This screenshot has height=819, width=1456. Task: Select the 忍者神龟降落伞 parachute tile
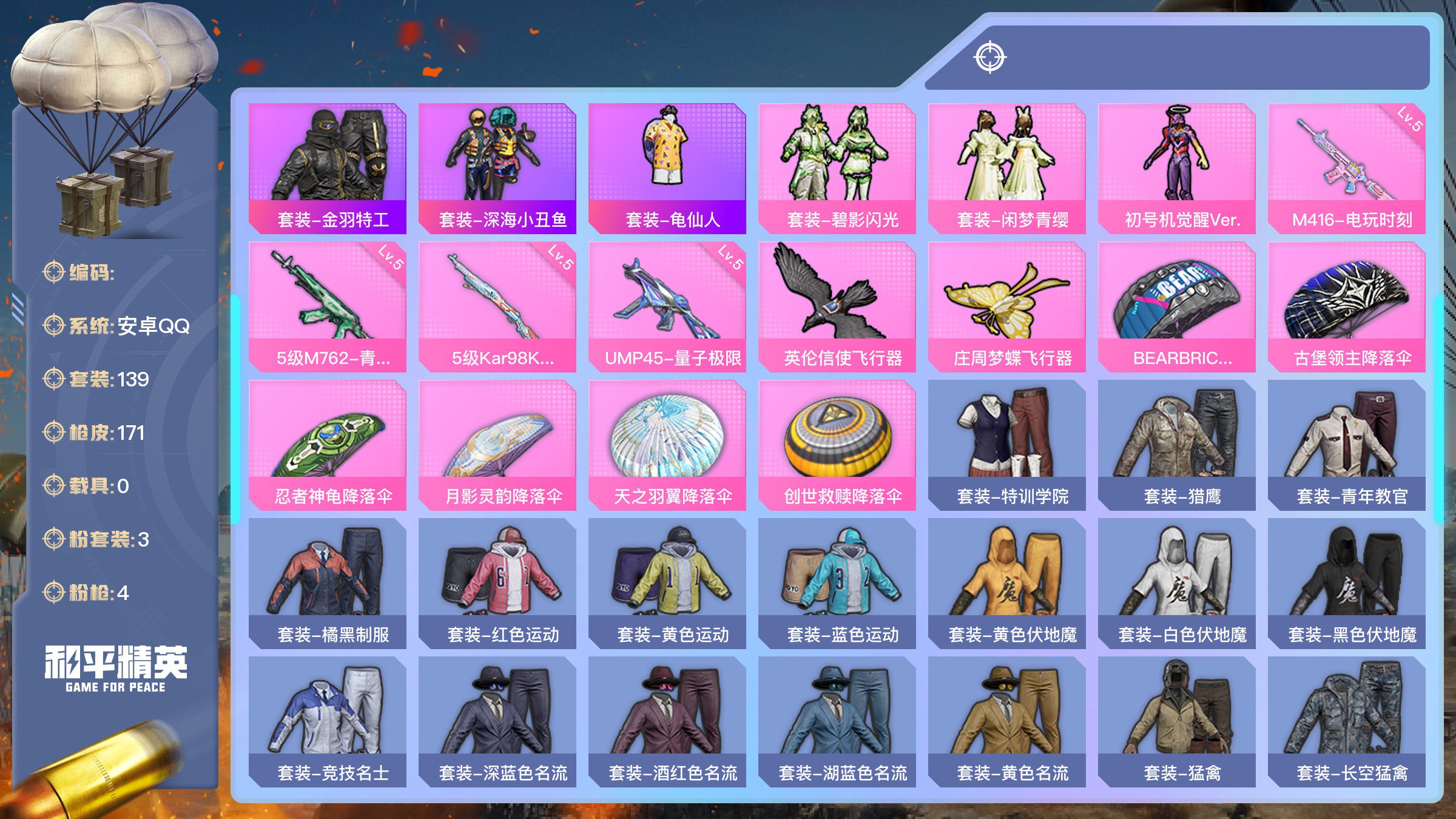point(328,445)
